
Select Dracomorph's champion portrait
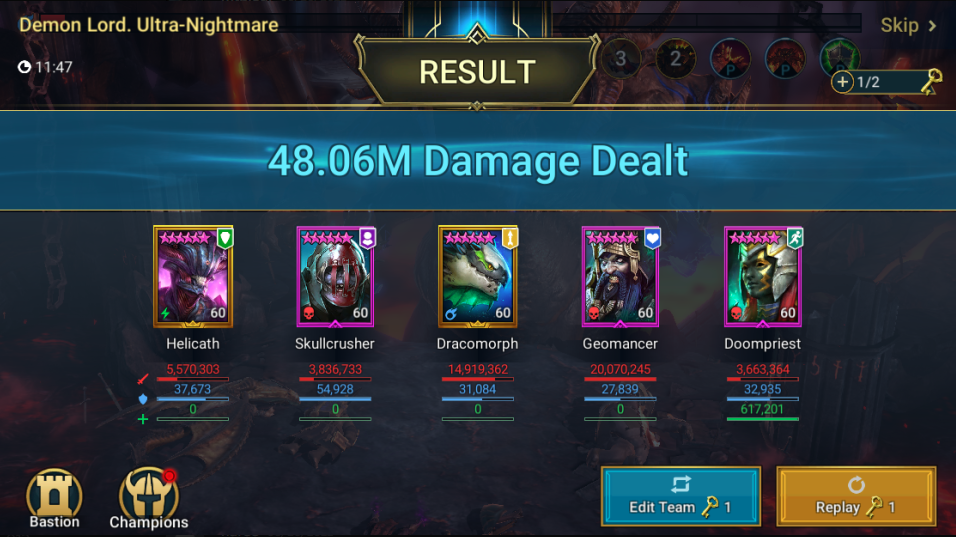tap(477, 277)
